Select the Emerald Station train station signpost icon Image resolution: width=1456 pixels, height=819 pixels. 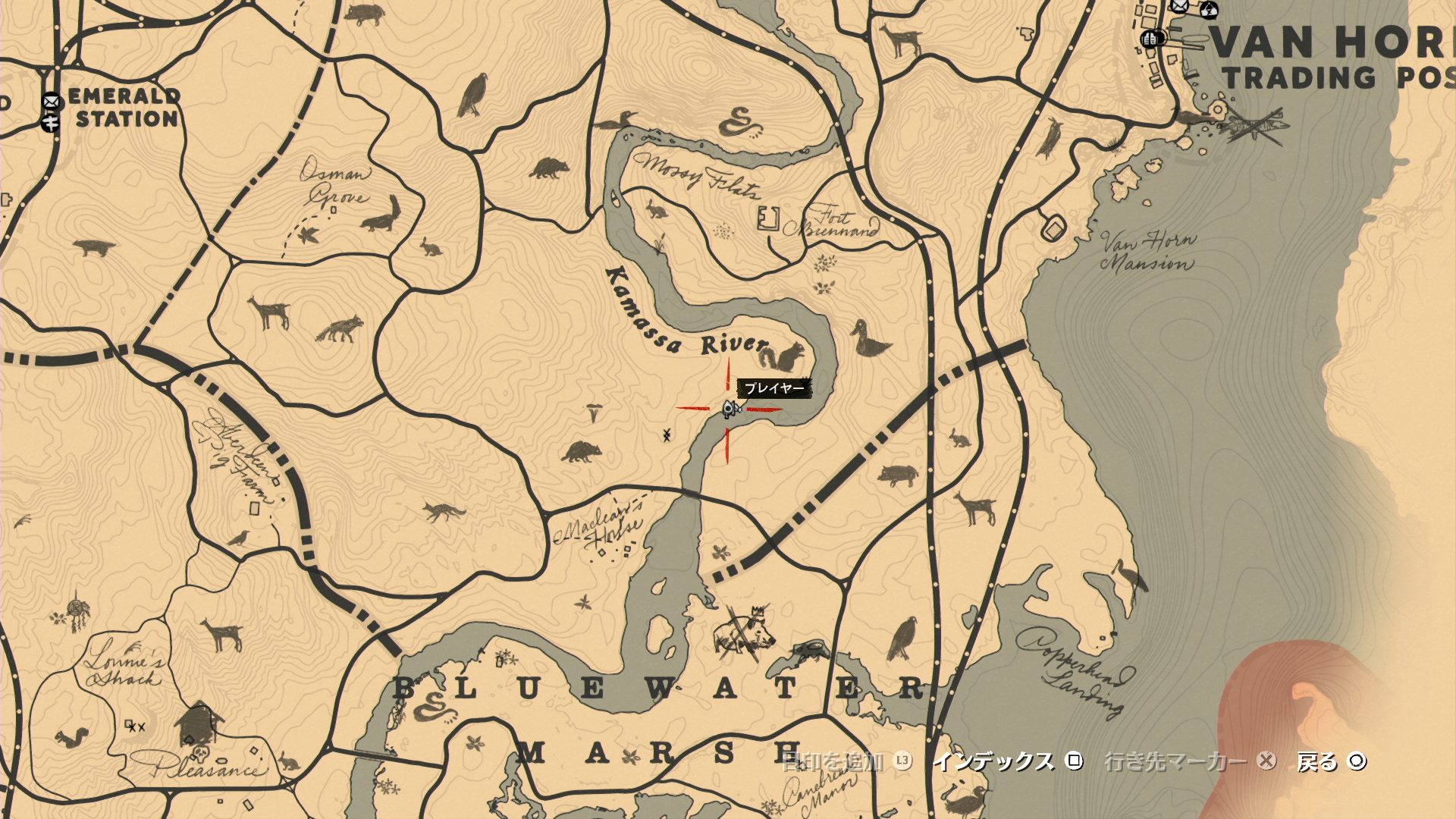[x=51, y=122]
